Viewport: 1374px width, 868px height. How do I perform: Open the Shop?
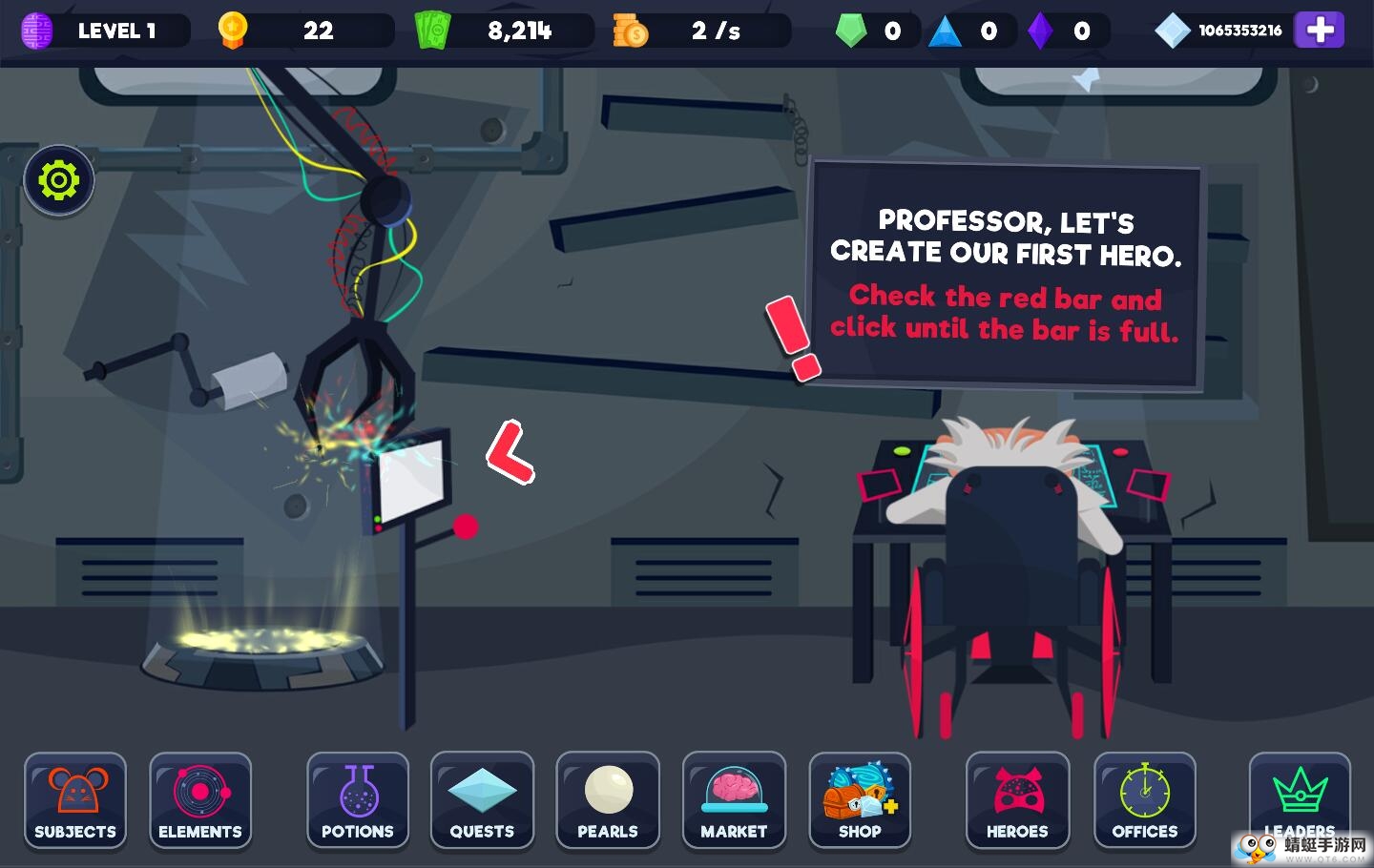[860, 800]
